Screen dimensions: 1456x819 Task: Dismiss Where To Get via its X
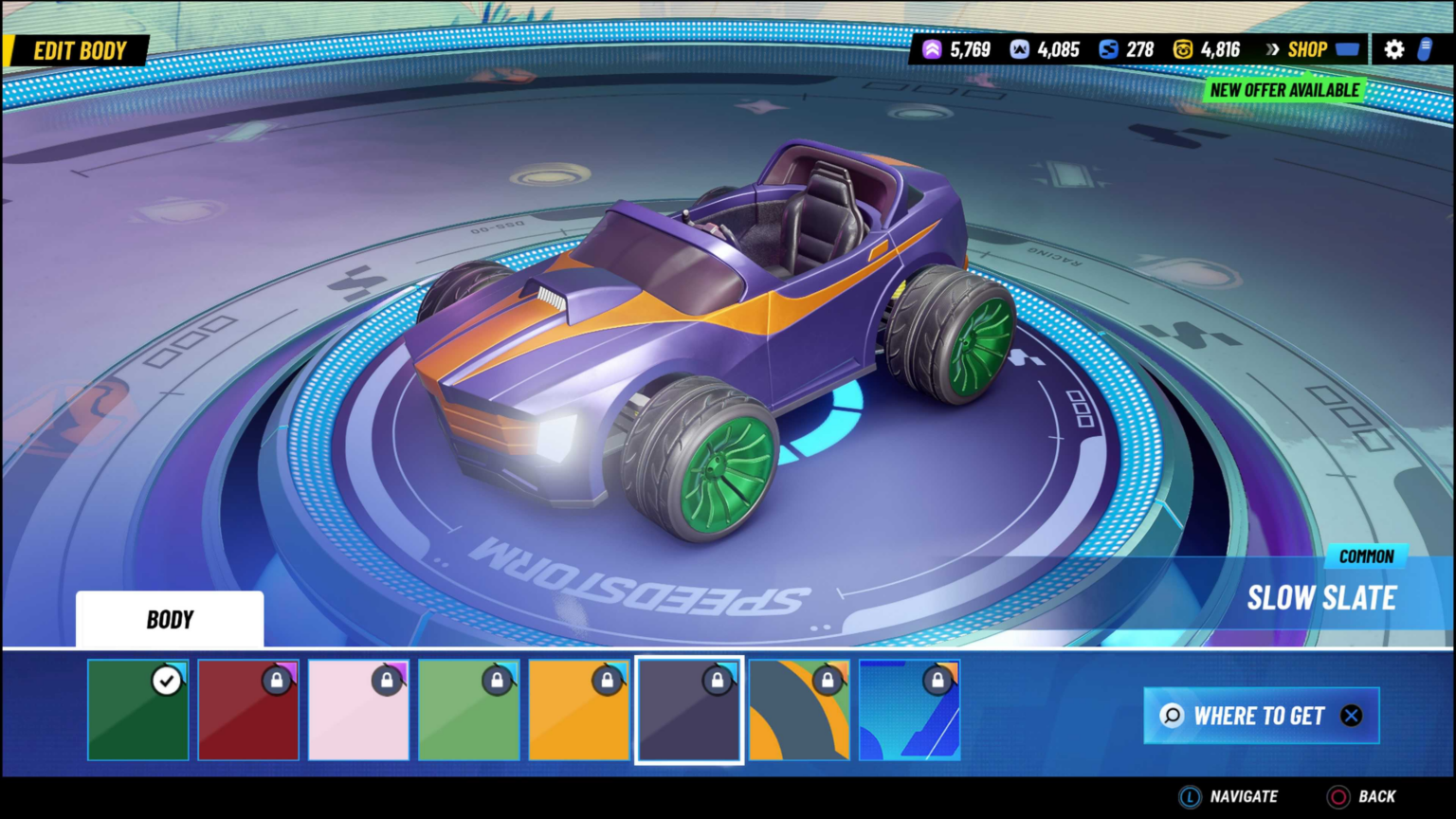[x=1352, y=717]
